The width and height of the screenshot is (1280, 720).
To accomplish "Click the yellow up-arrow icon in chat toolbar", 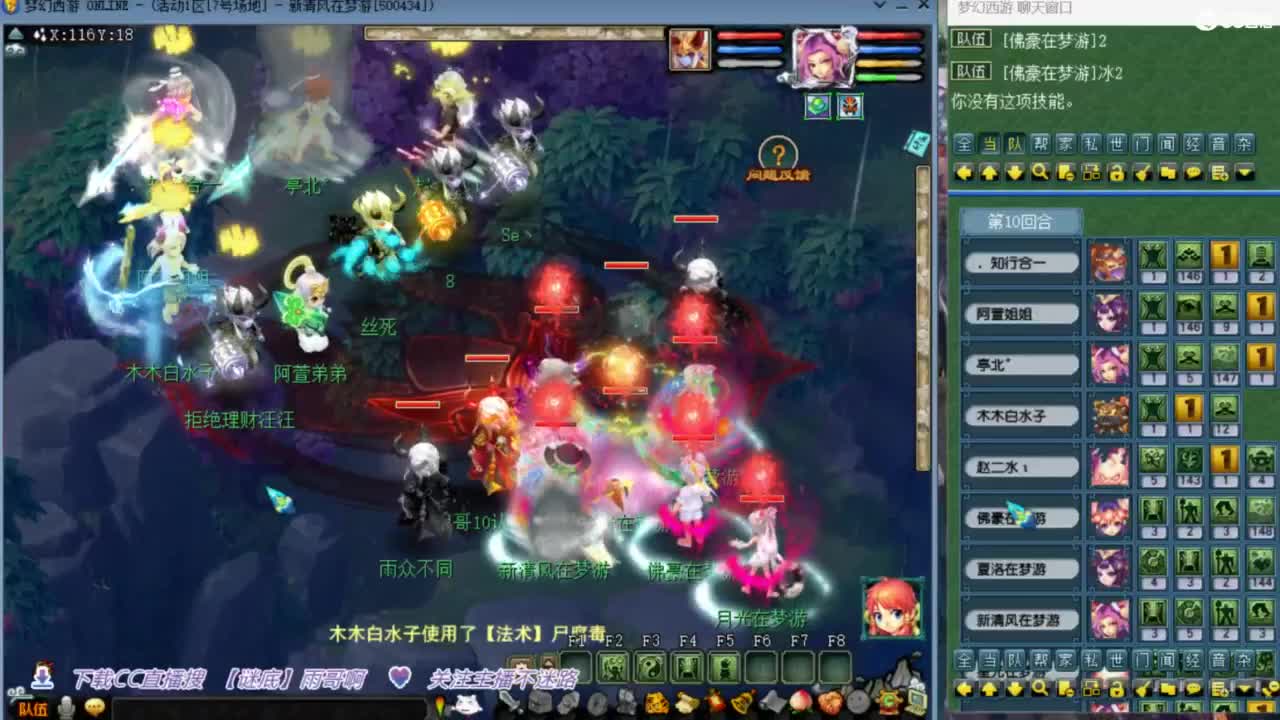I will 989,174.
